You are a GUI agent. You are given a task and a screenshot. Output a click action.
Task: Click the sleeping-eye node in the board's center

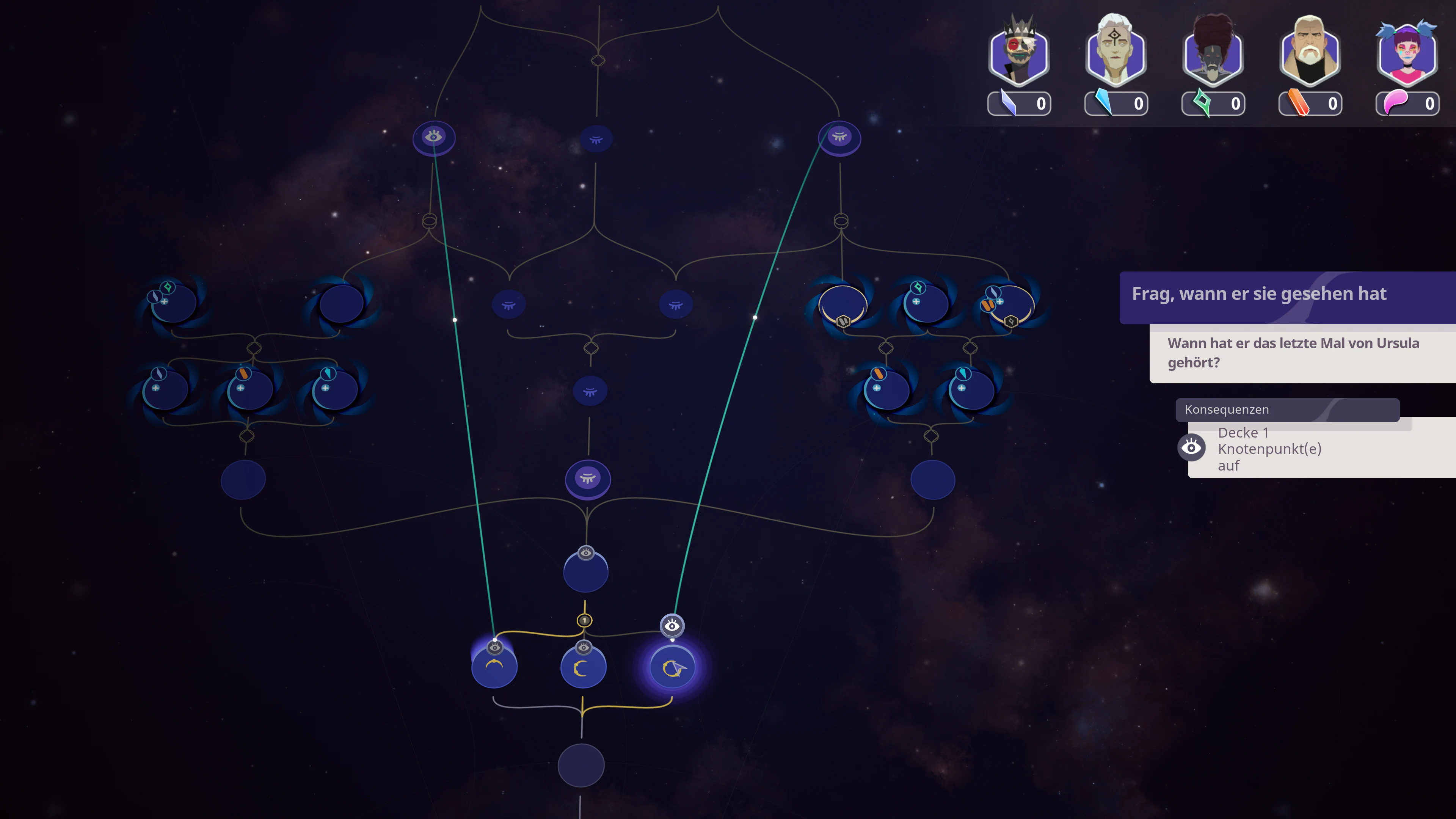pyautogui.click(x=588, y=479)
